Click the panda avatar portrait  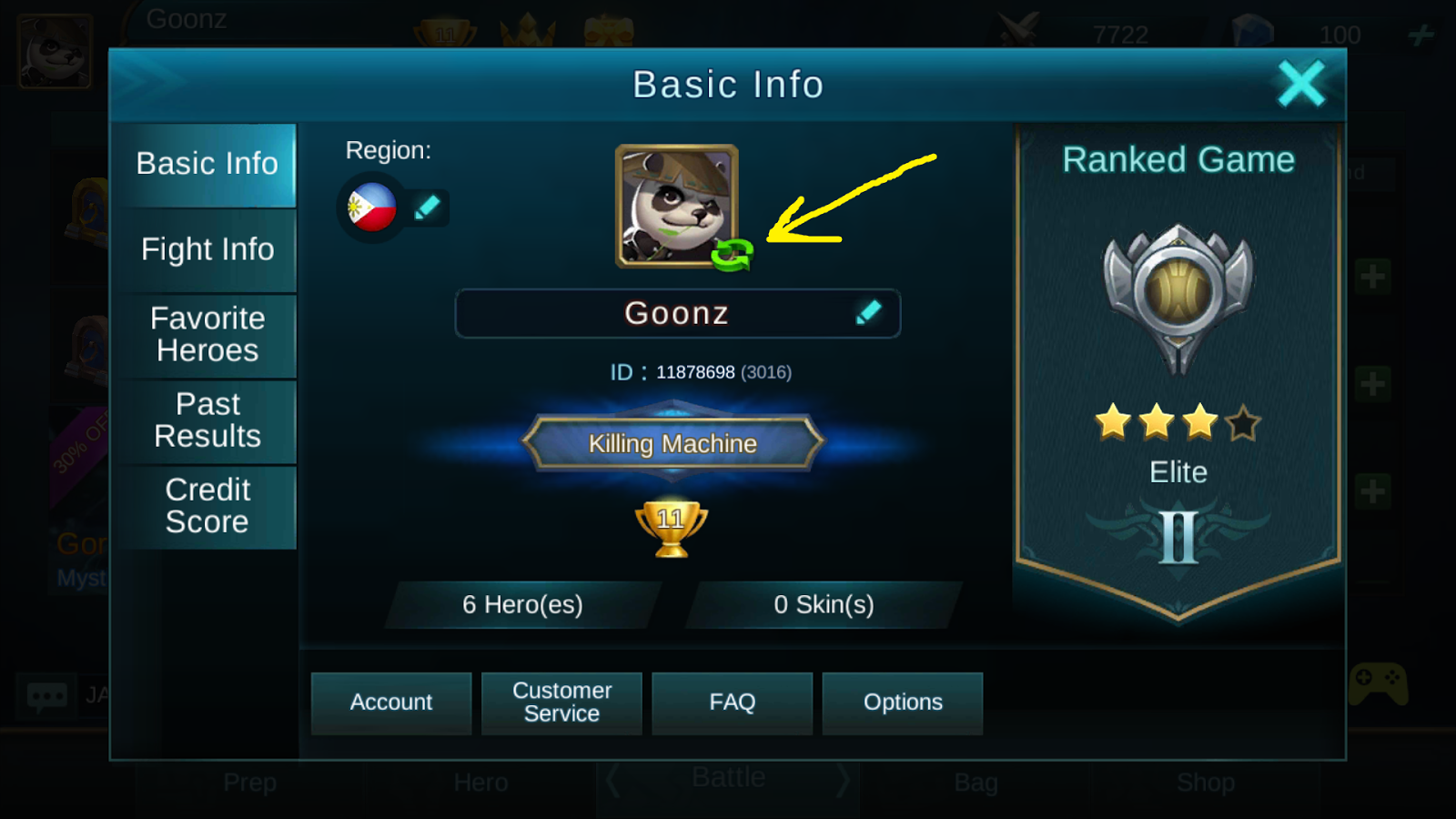[x=676, y=202]
